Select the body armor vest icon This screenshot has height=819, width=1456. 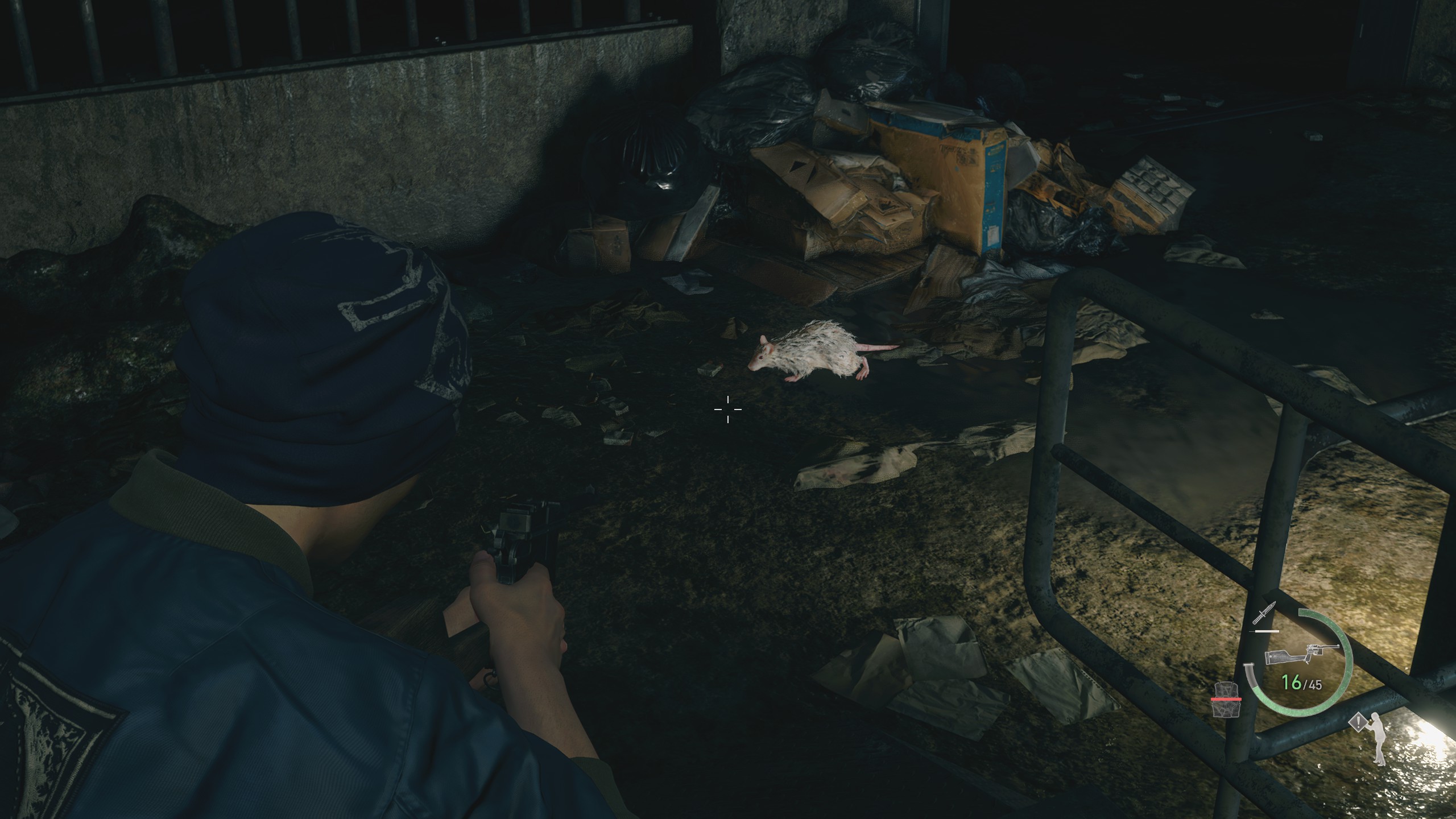(1225, 715)
